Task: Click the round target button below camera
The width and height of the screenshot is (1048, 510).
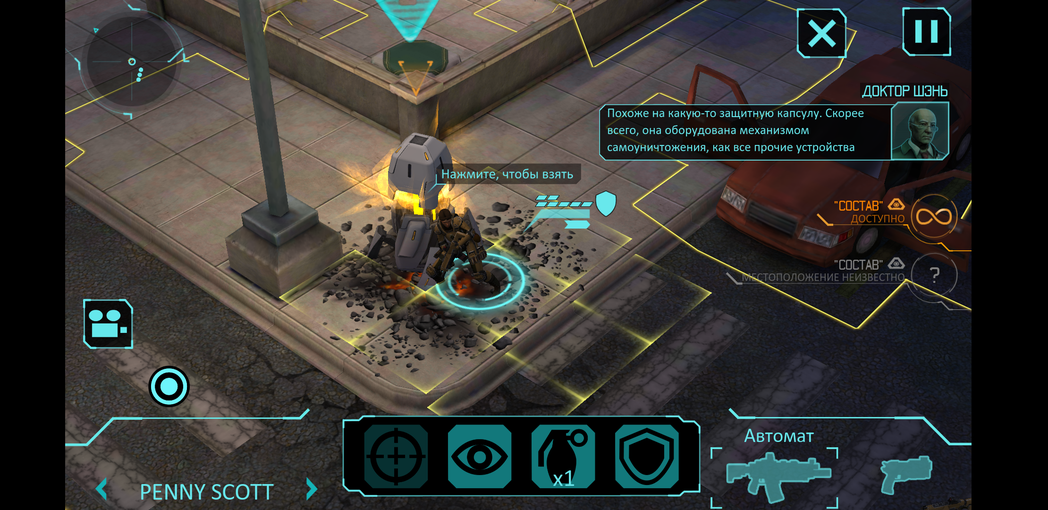Action: 169,386
